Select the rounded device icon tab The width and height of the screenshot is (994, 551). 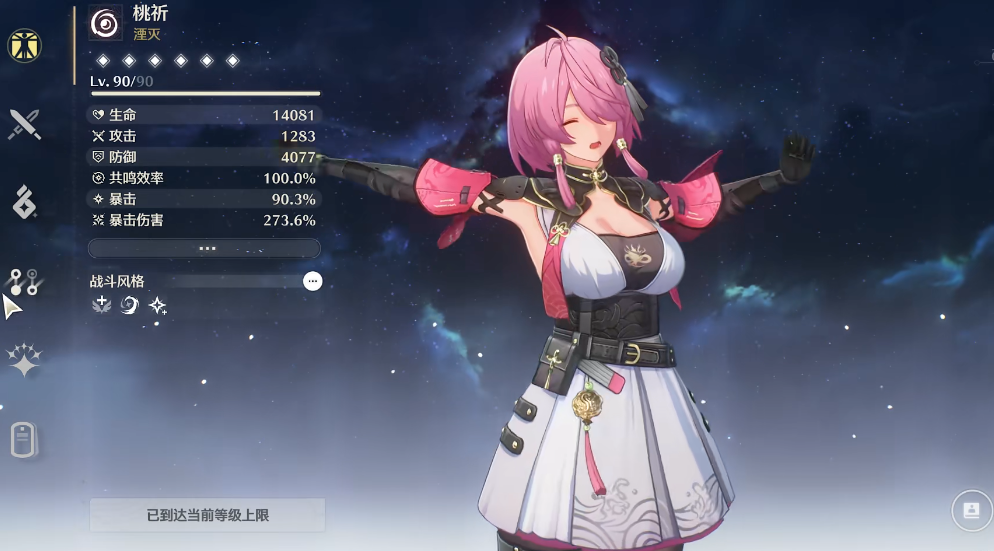[24, 440]
